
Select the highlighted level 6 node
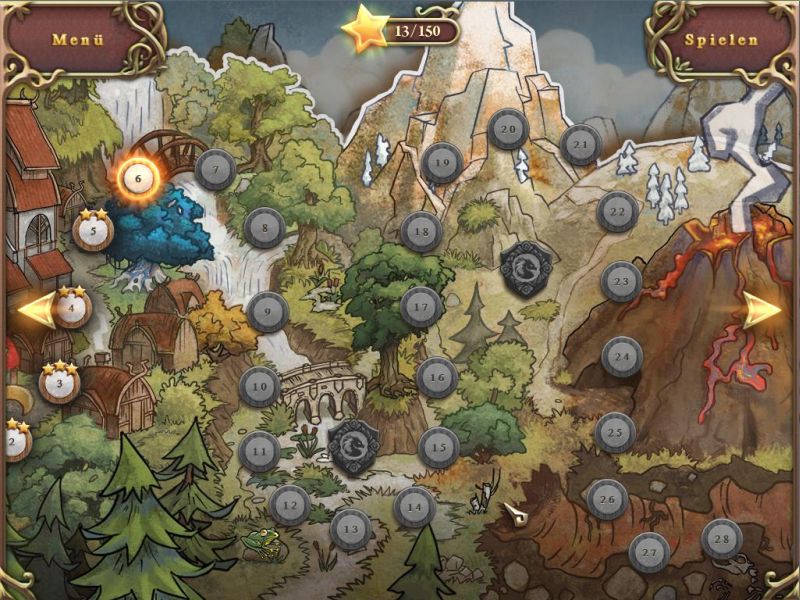[x=138, y=179]
